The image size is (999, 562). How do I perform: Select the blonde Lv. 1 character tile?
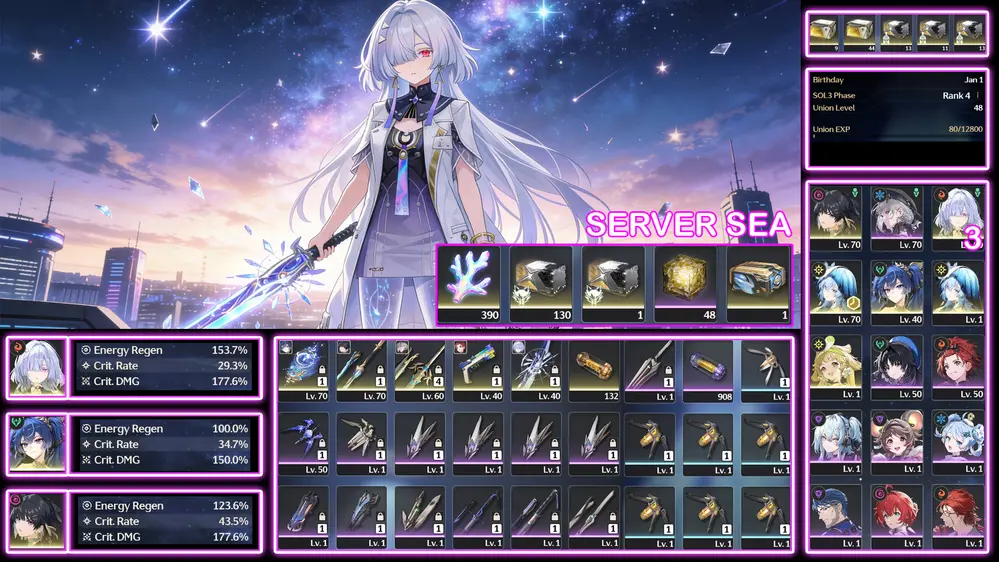(836, 364)
